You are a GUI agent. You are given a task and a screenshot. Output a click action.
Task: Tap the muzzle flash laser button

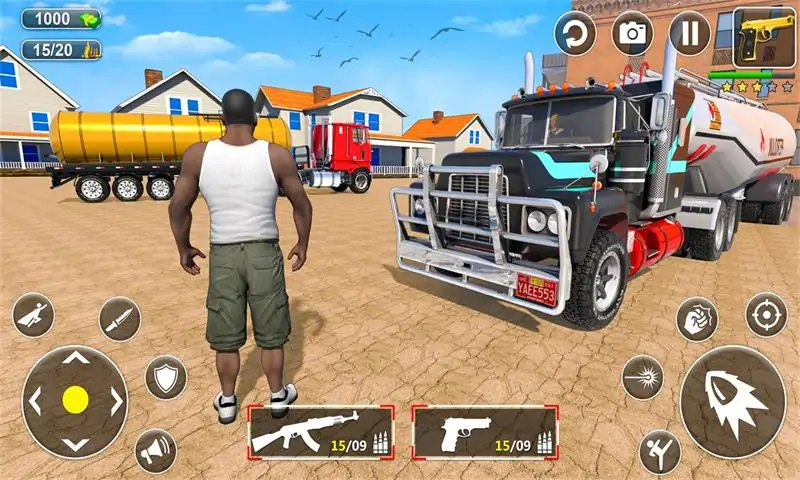[642, 378]
